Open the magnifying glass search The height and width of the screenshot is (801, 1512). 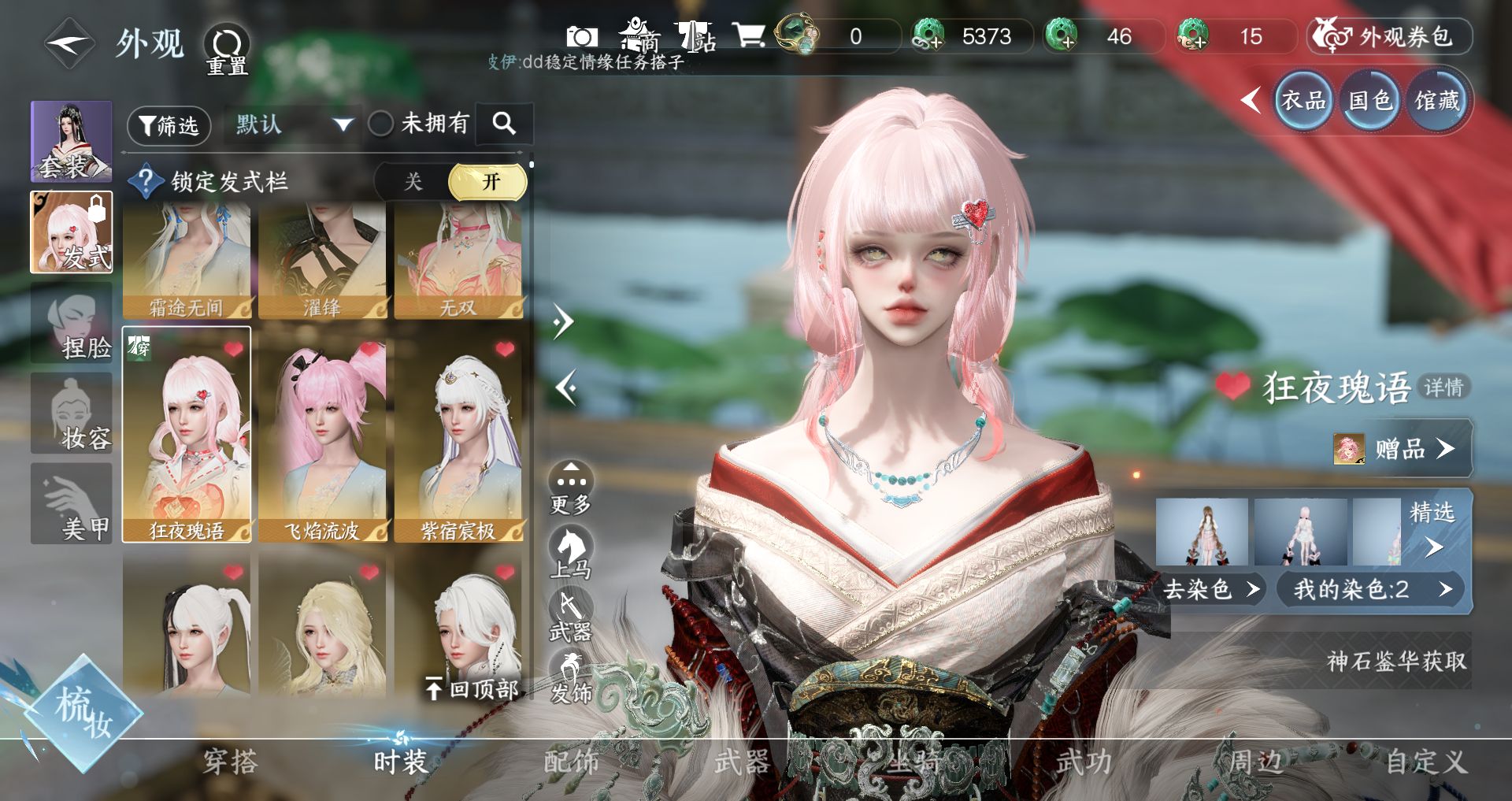[504, 124]
